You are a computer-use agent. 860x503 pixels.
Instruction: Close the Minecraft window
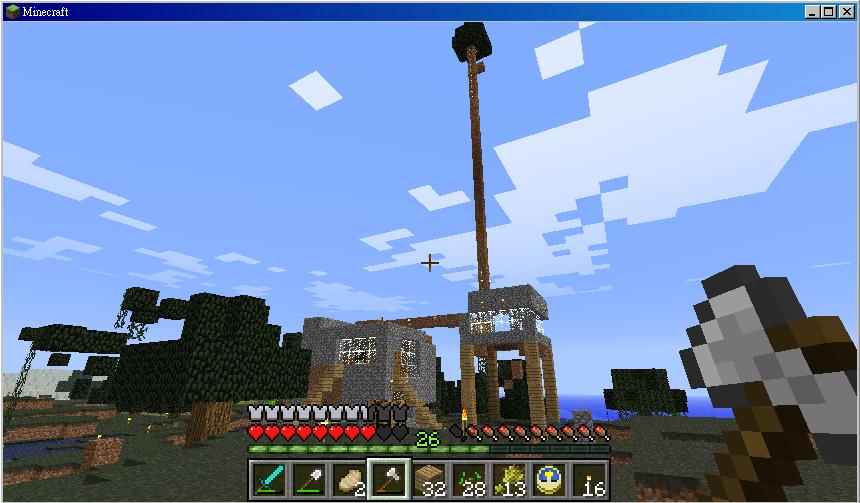pyautogui.click(x=847, y=11)
